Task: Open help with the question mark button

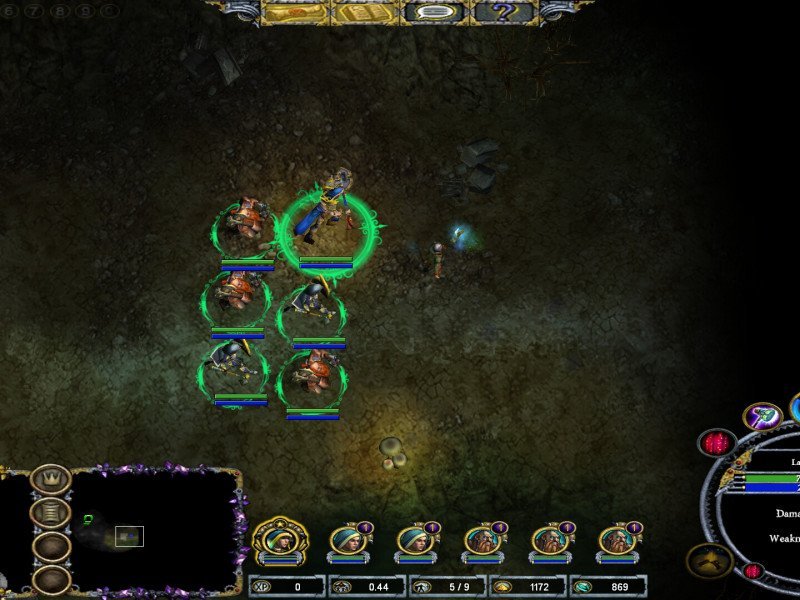Action: coord(505,12)
